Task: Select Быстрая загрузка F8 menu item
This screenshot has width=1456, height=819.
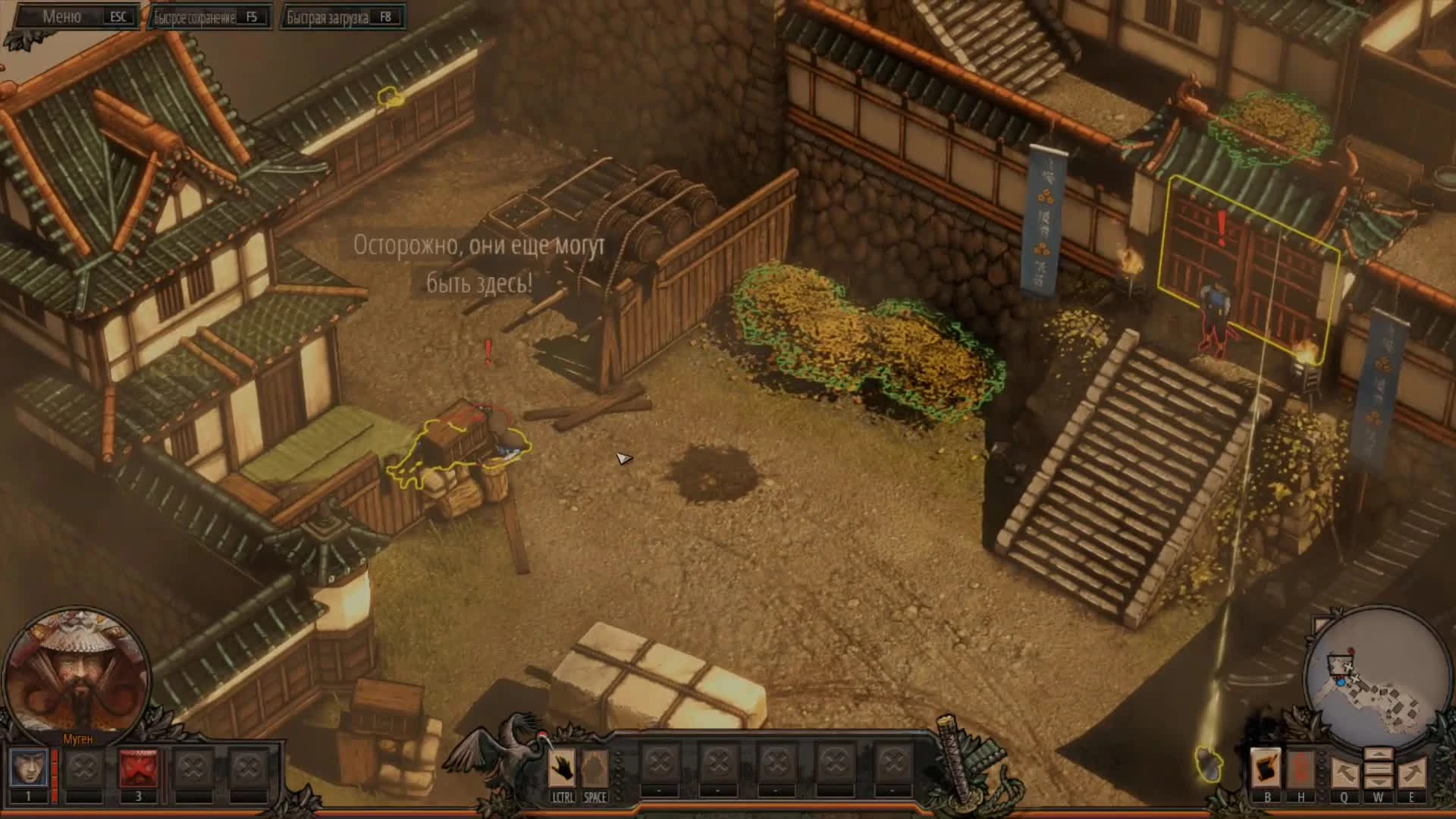Action: click(341, 16)
